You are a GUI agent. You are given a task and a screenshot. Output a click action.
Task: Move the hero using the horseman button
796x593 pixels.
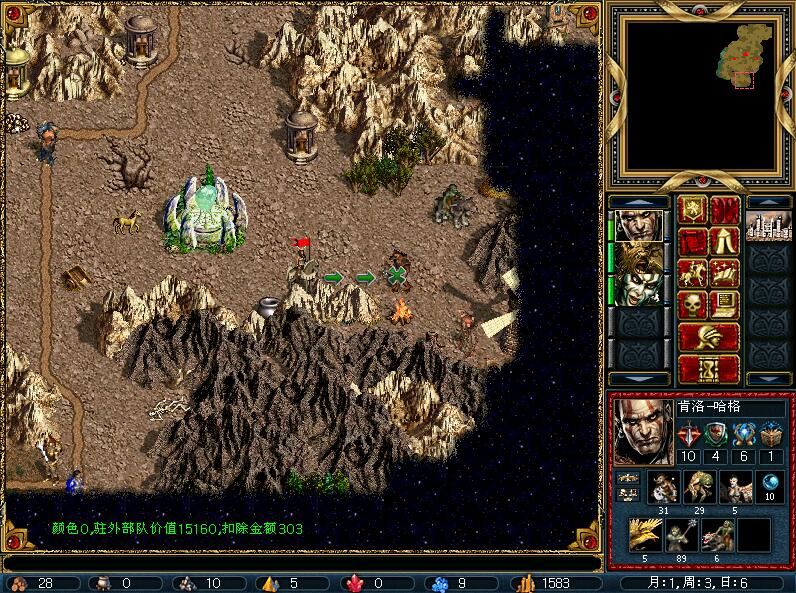tap(693, 273)
